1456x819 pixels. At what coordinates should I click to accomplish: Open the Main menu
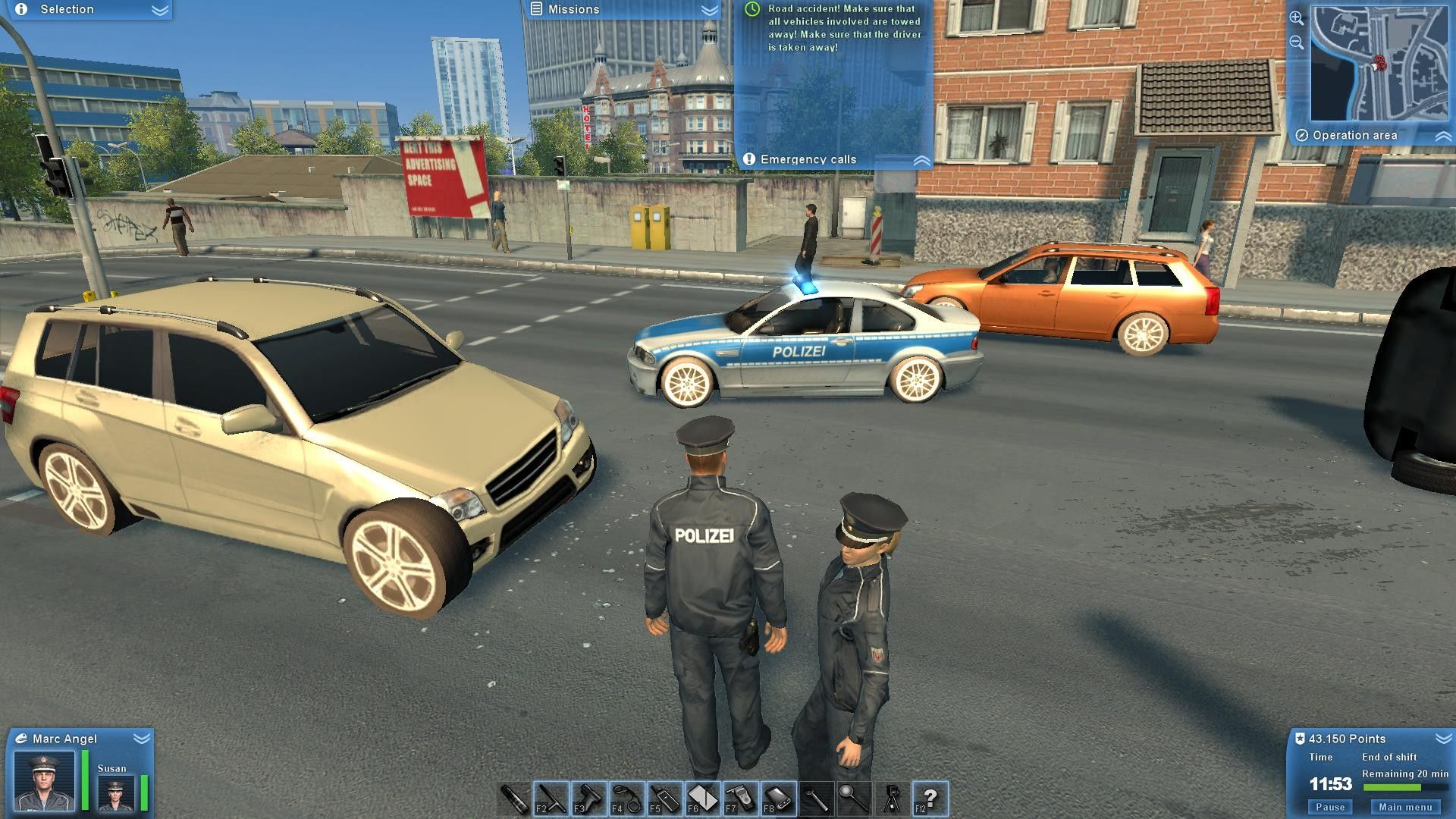click(1405, 807)
